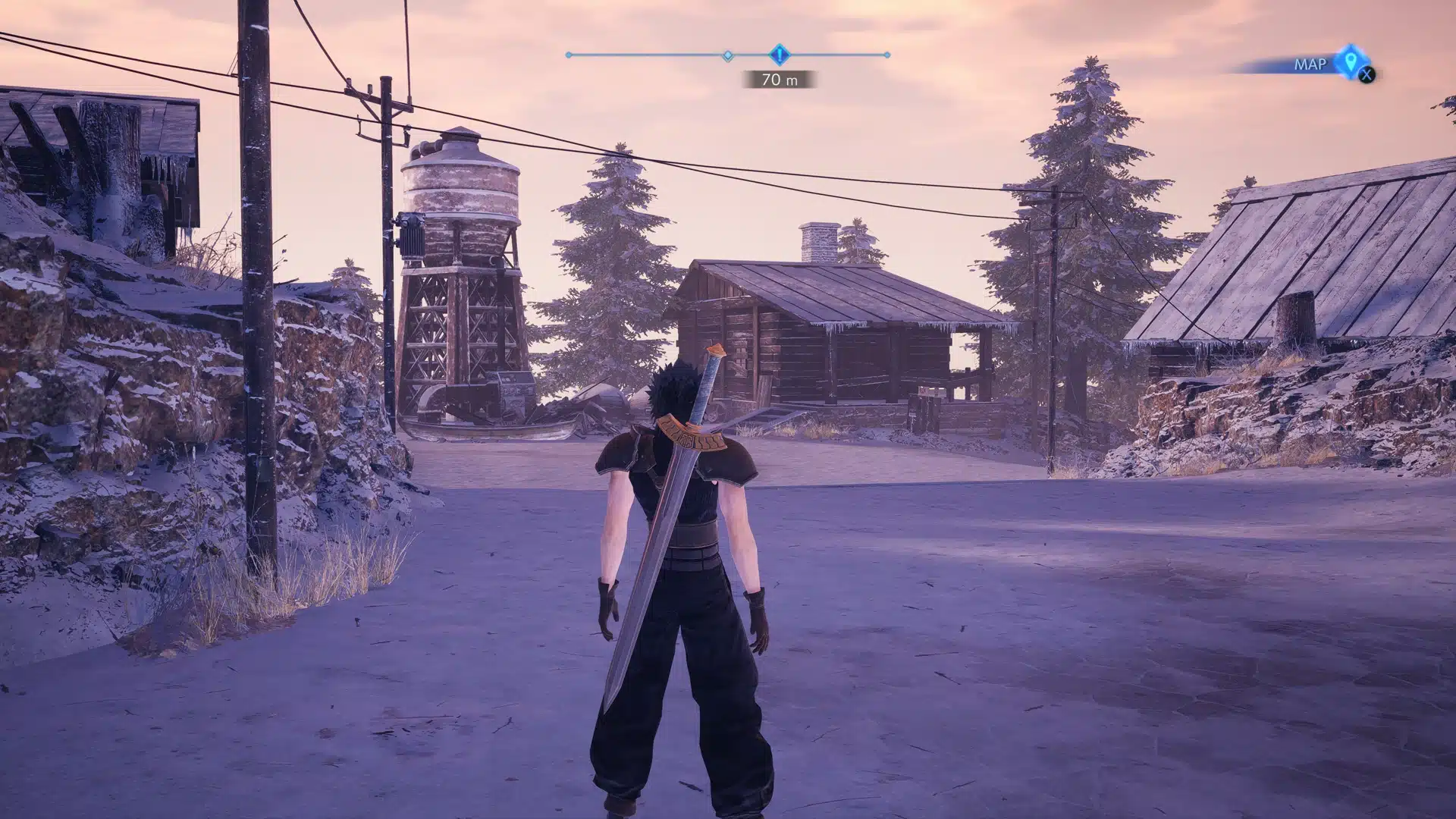
Task: Select the exclamation objective marker on the compass
Action: pyautogui.click(x=780, y=55)
